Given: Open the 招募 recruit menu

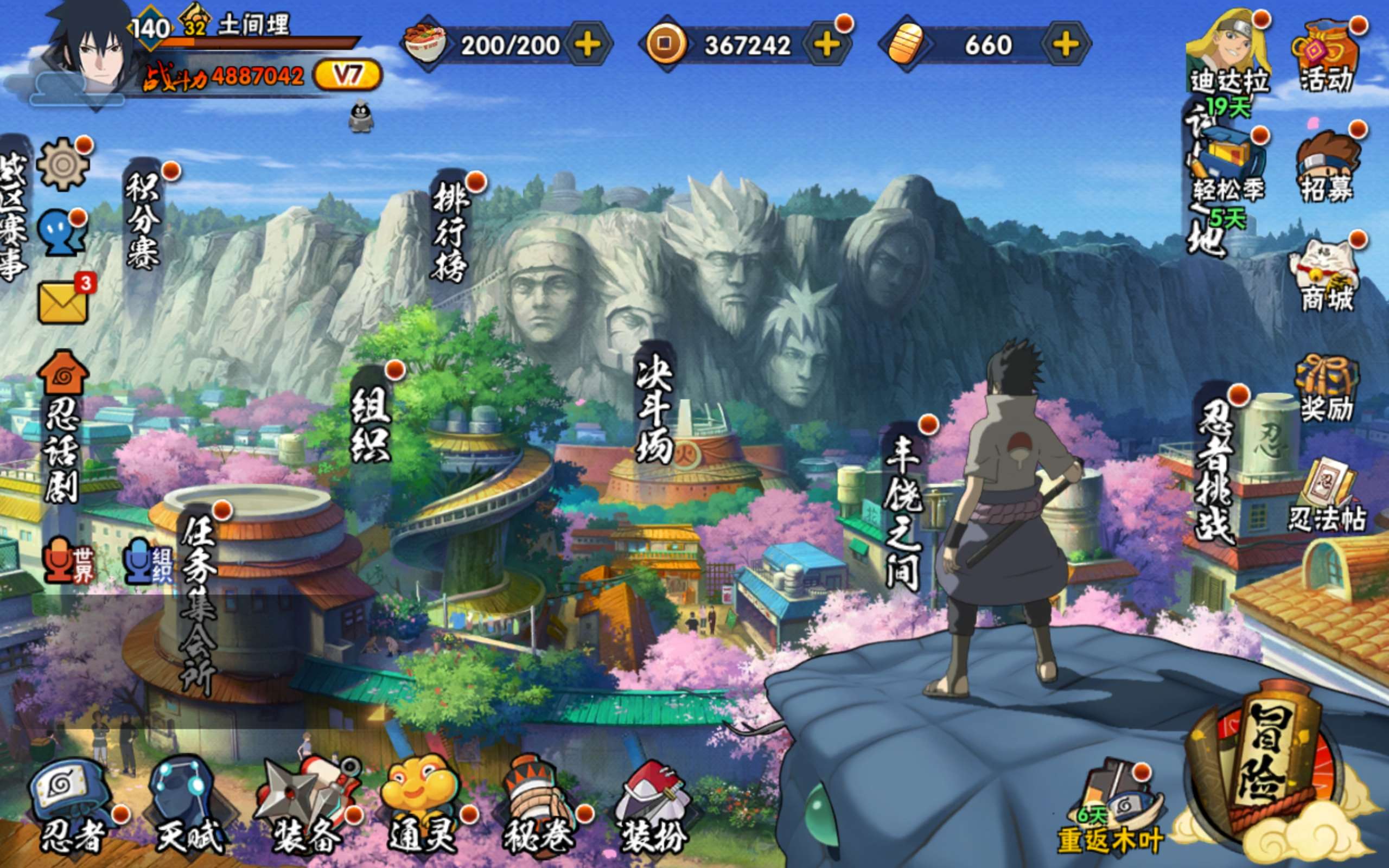Looking at the screenshot, I should tap(1327, 167).
